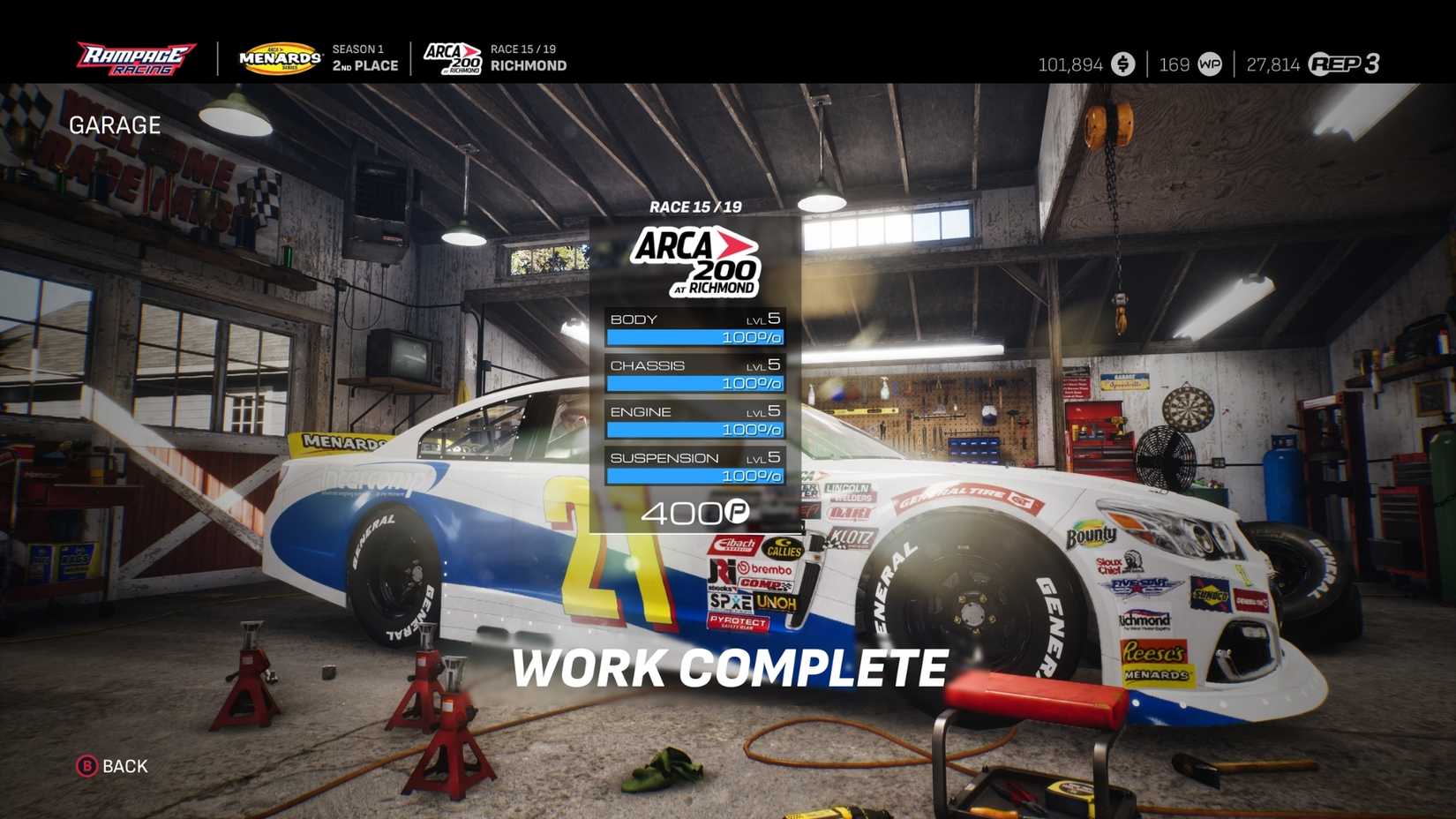Open the GARAGE menu heading
This screenshot has height=819, width=1456.
116,125
